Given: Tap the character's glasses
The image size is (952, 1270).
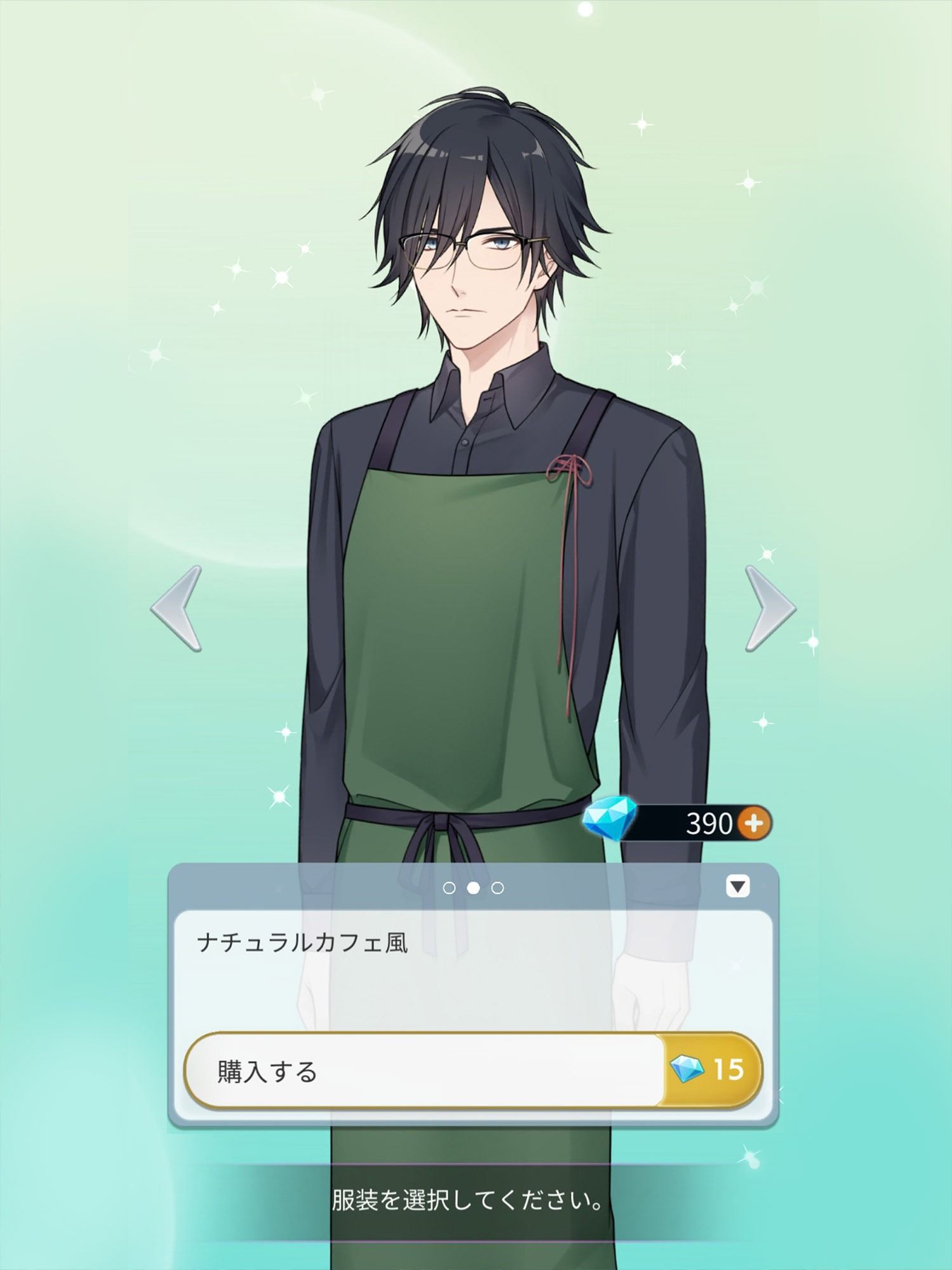Looking at the screenshot, I should [x=473, y=249].
